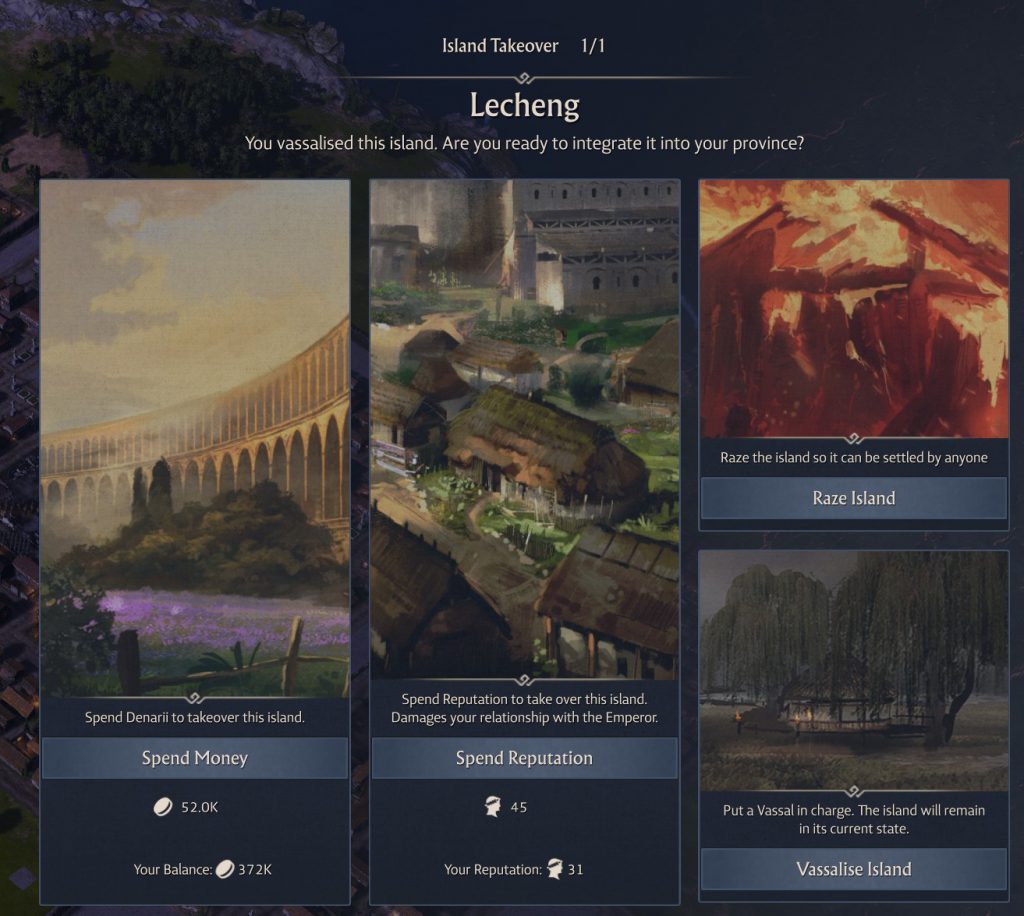Choose Vassalise Island
The image size is (1024, 916).
[853, 869]
